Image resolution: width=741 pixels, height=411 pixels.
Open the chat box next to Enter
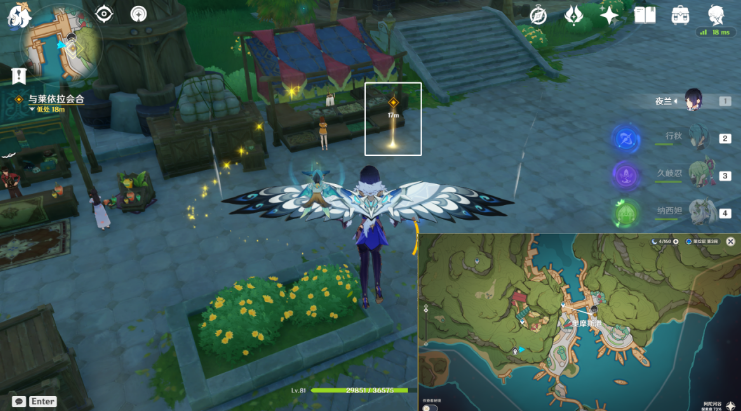(x=19, y=400)
